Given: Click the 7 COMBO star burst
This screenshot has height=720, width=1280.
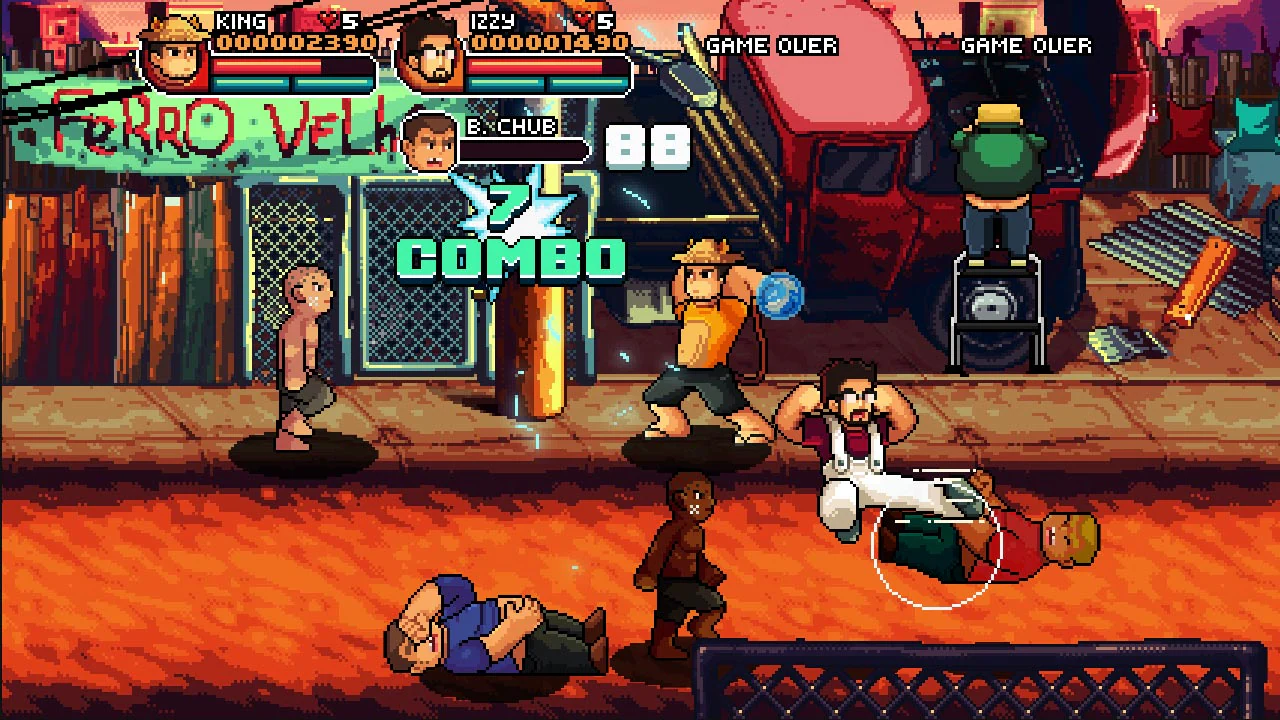Looking at the screenshot, I should coord(512,210).
